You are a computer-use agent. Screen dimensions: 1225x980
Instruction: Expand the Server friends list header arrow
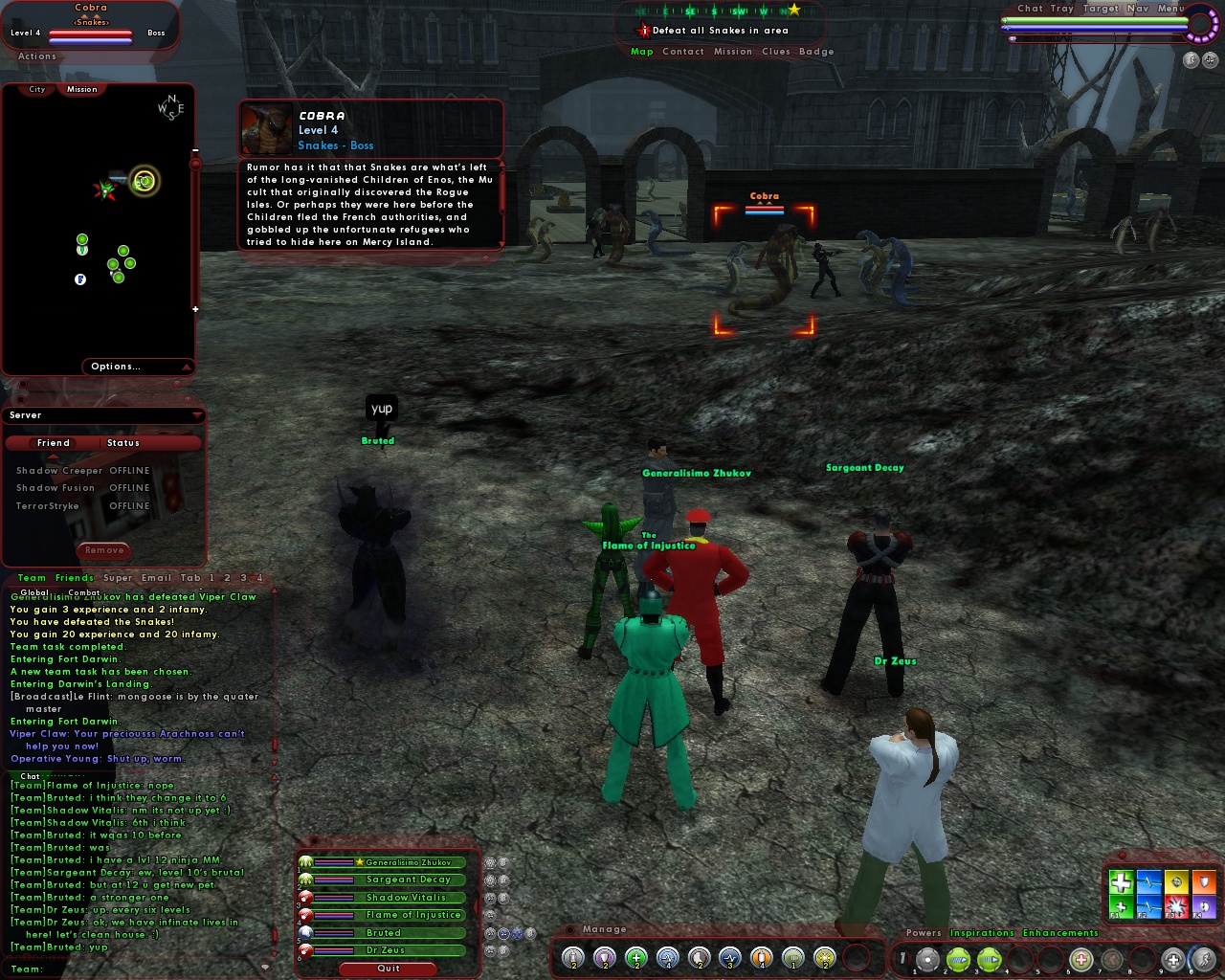click(197, 414)
